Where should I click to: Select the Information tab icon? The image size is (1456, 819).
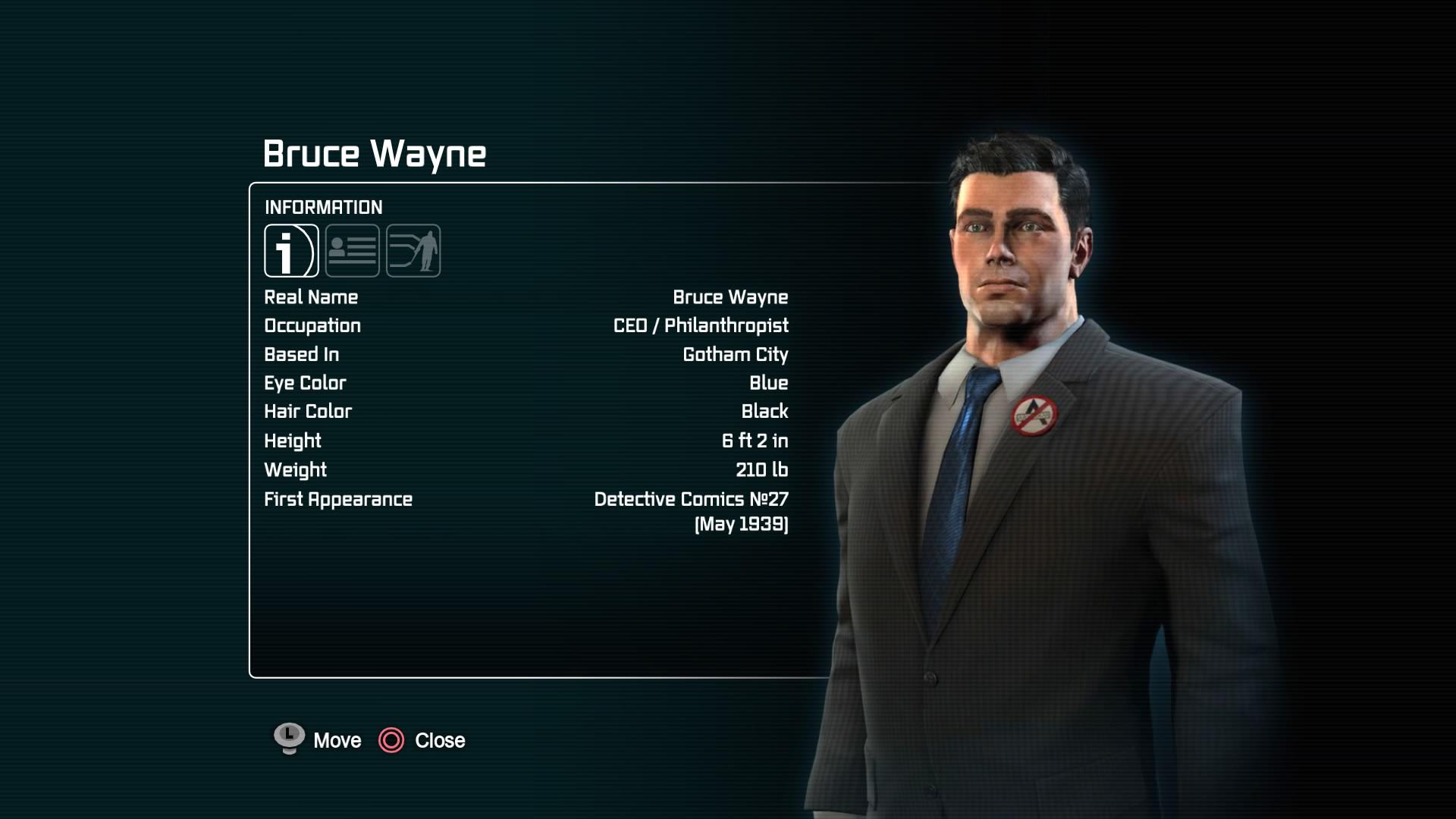coord(291,251)
